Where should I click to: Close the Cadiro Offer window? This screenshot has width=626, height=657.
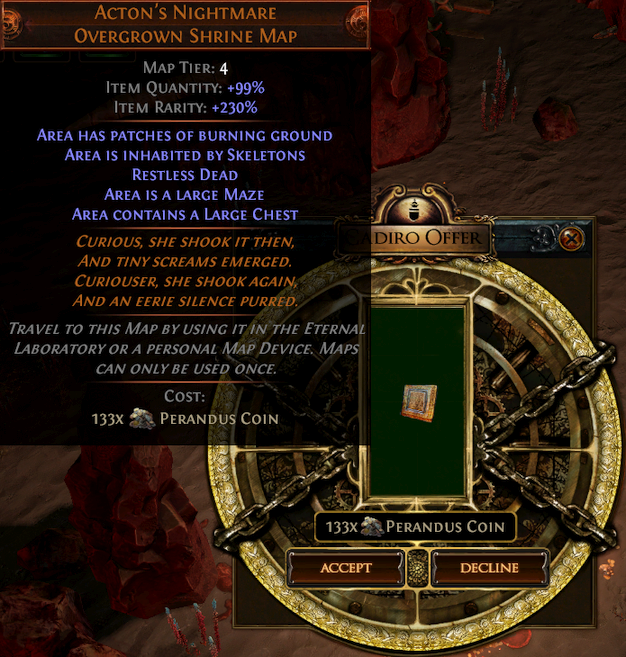571,240
